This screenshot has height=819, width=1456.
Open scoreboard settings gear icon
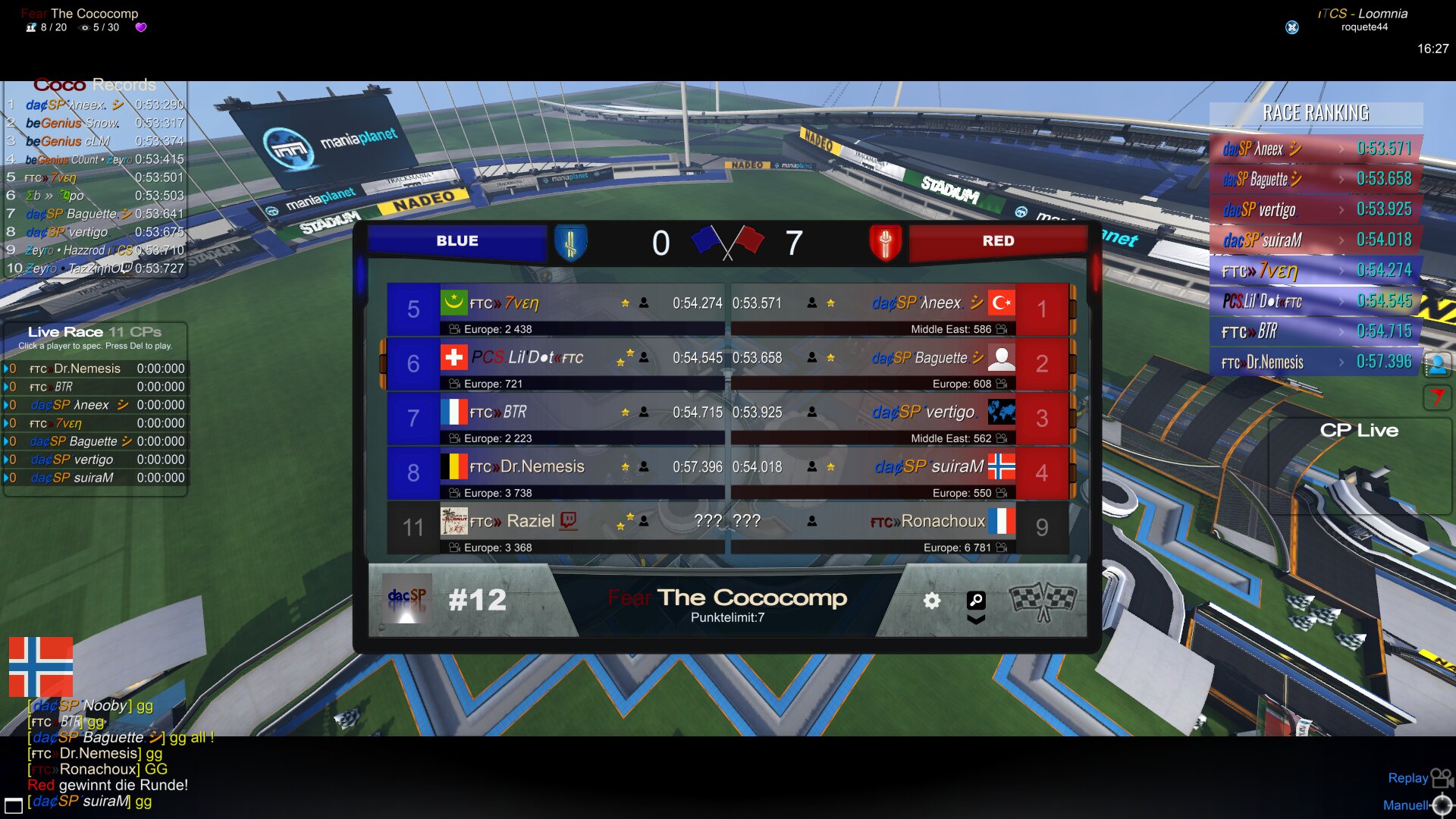pyautogui.click(x=932, y=601)
